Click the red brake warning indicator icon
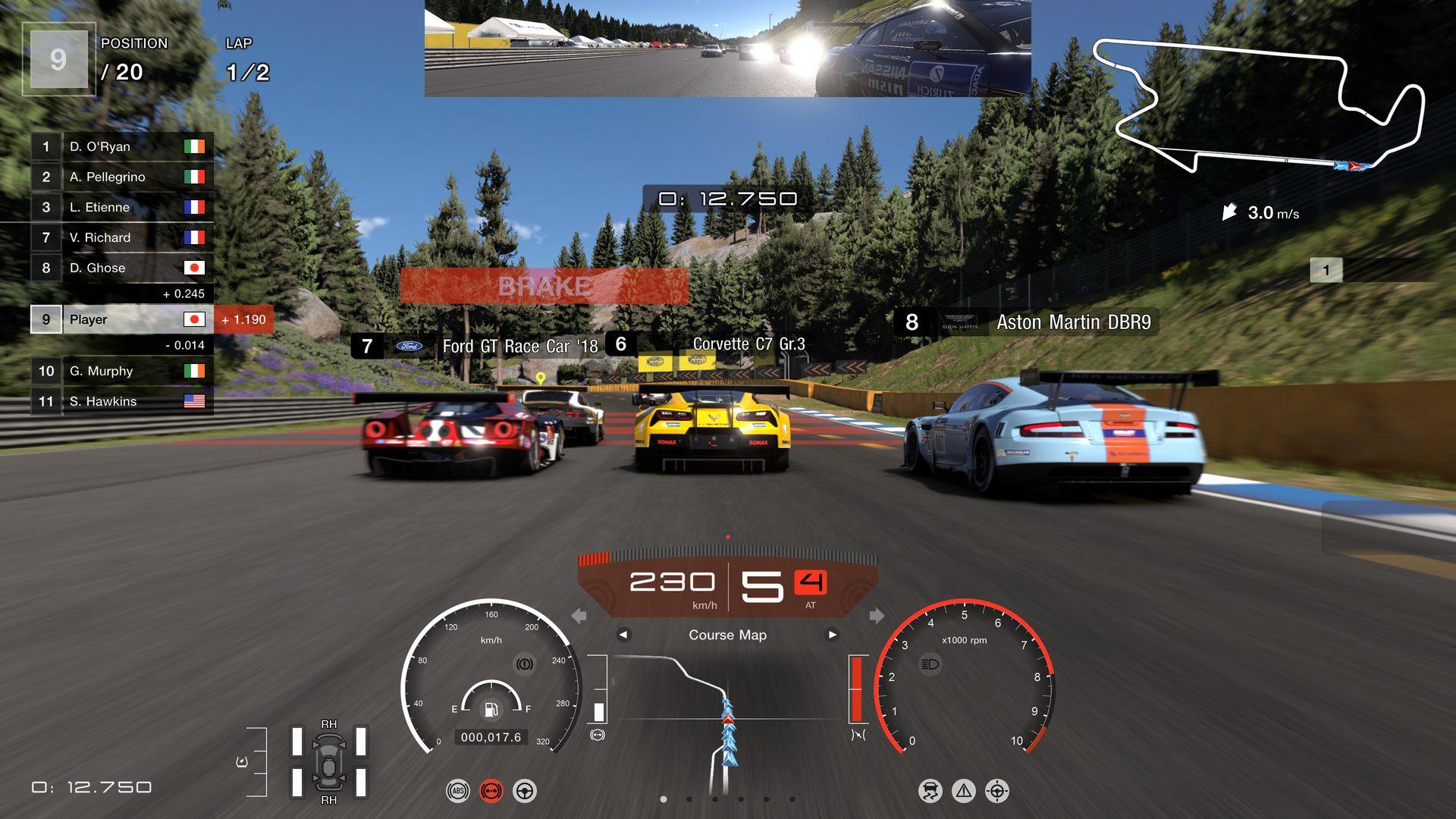1456x819 pixels. (491, 791)
